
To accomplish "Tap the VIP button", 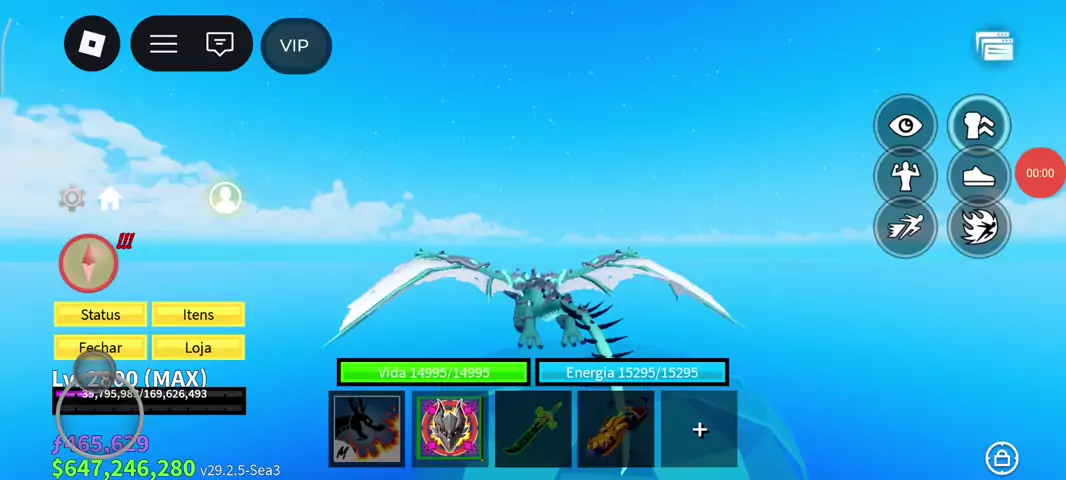I will [x=295, y=46].
